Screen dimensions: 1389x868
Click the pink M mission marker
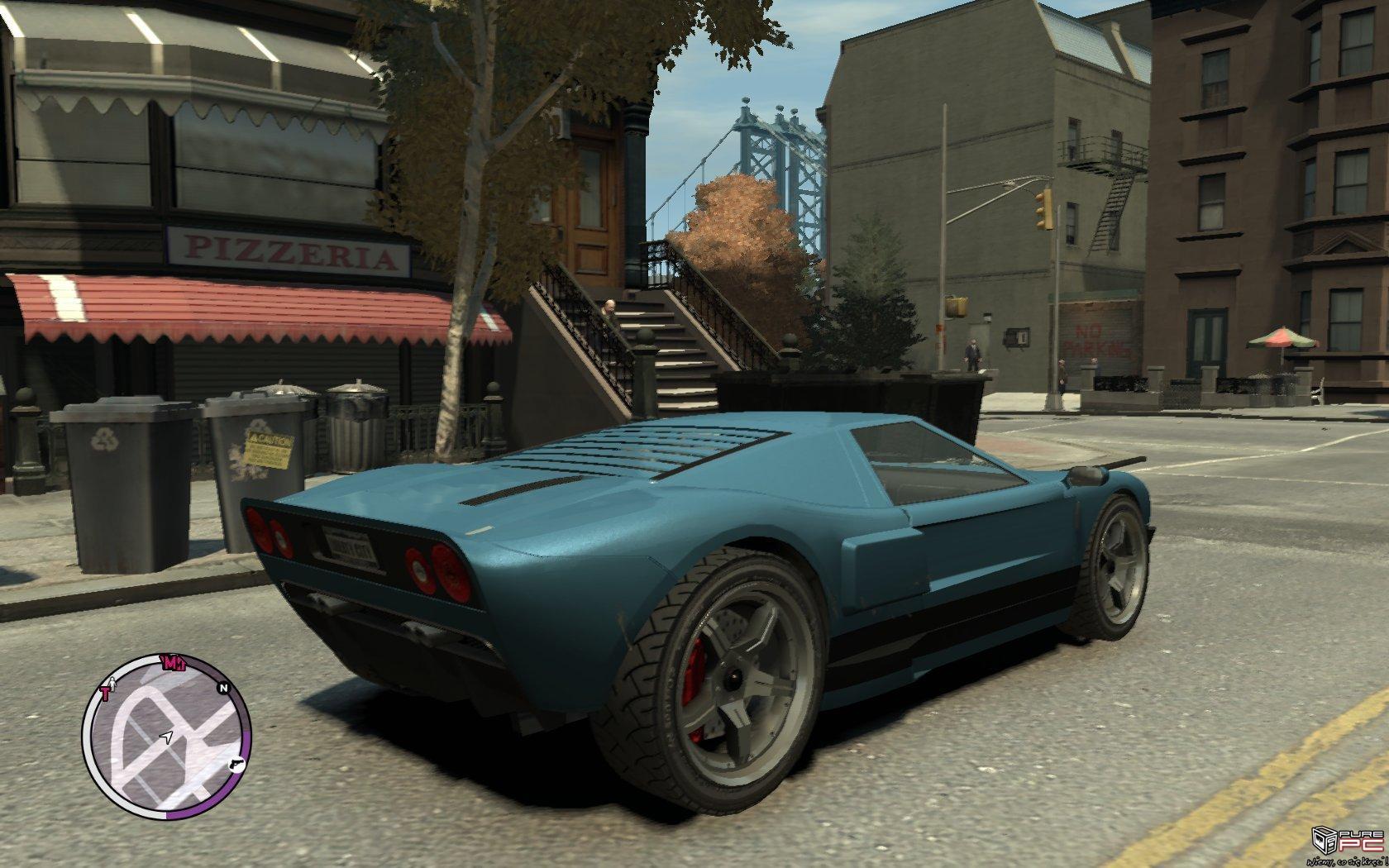pyautogui.click(x=173, y=662)
